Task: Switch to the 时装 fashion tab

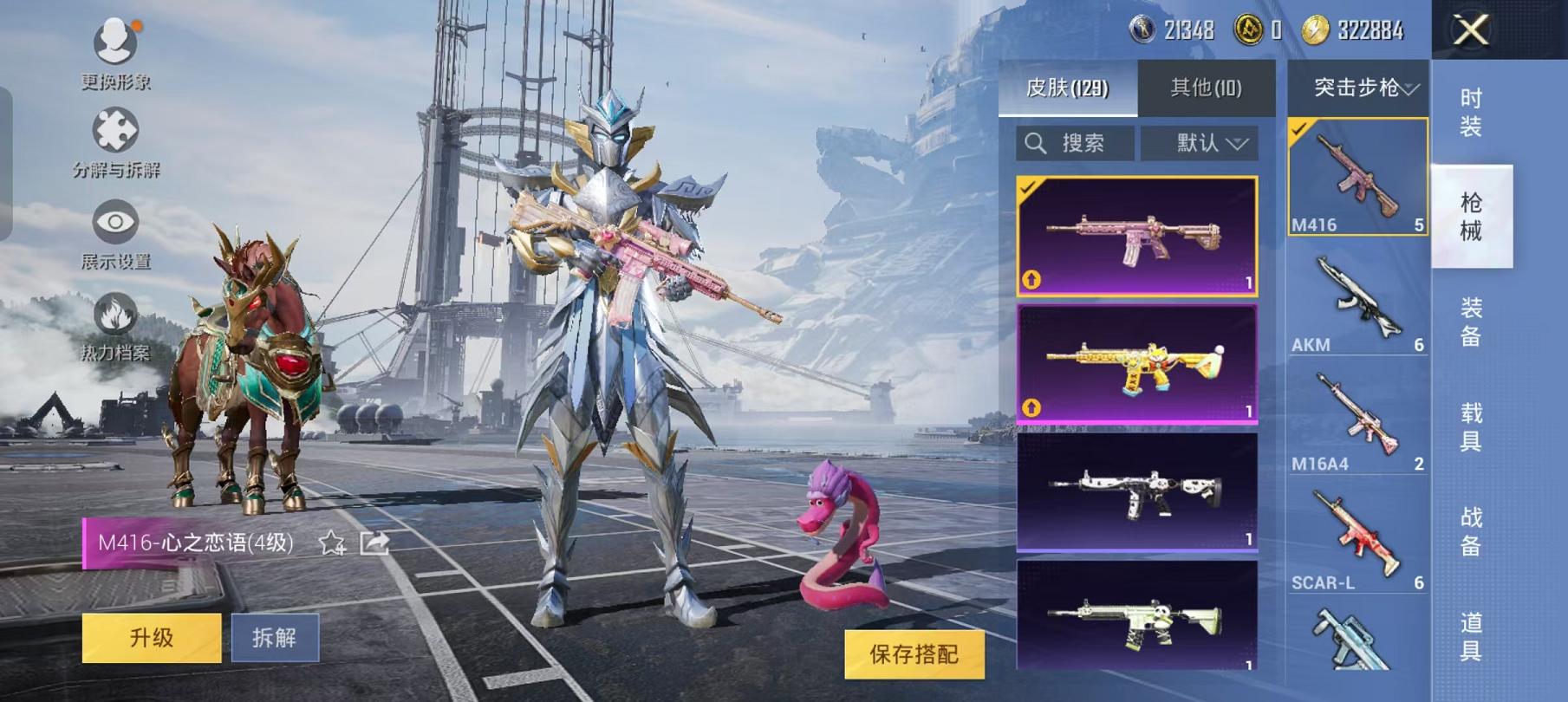Action: pos(1472,113)
